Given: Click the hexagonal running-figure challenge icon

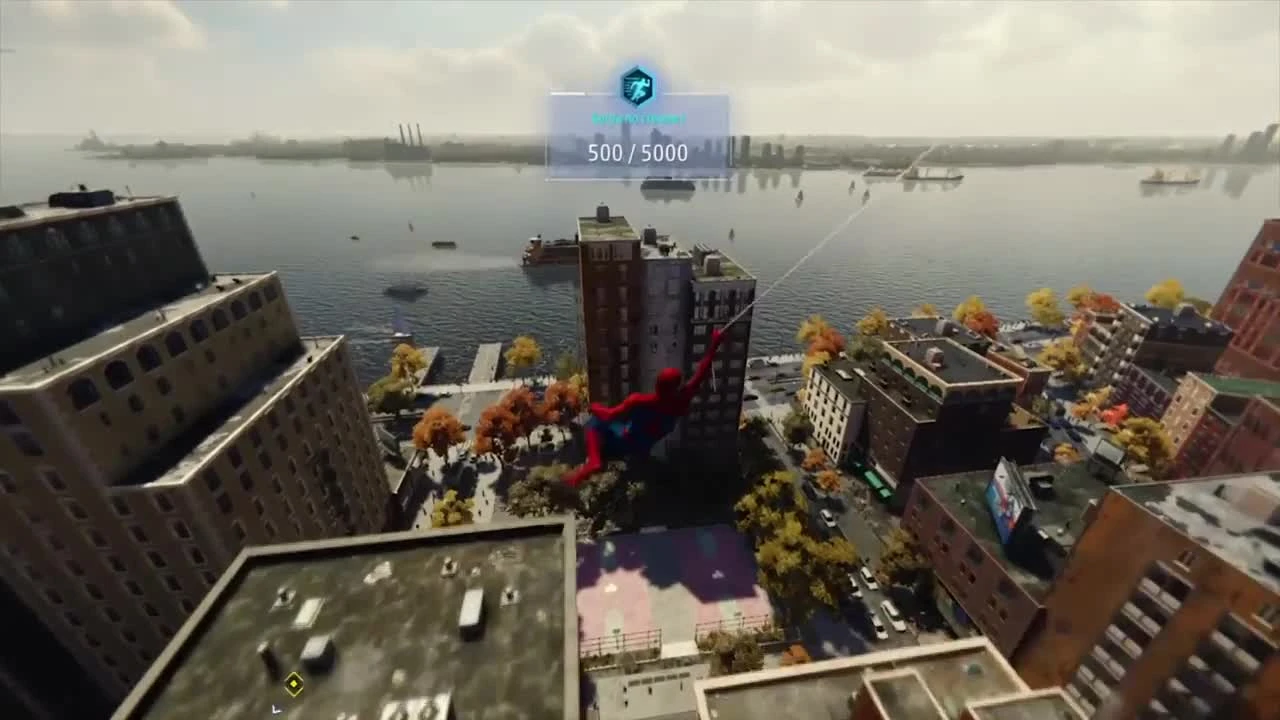Looking at the screenshot, I should (636, 87).
